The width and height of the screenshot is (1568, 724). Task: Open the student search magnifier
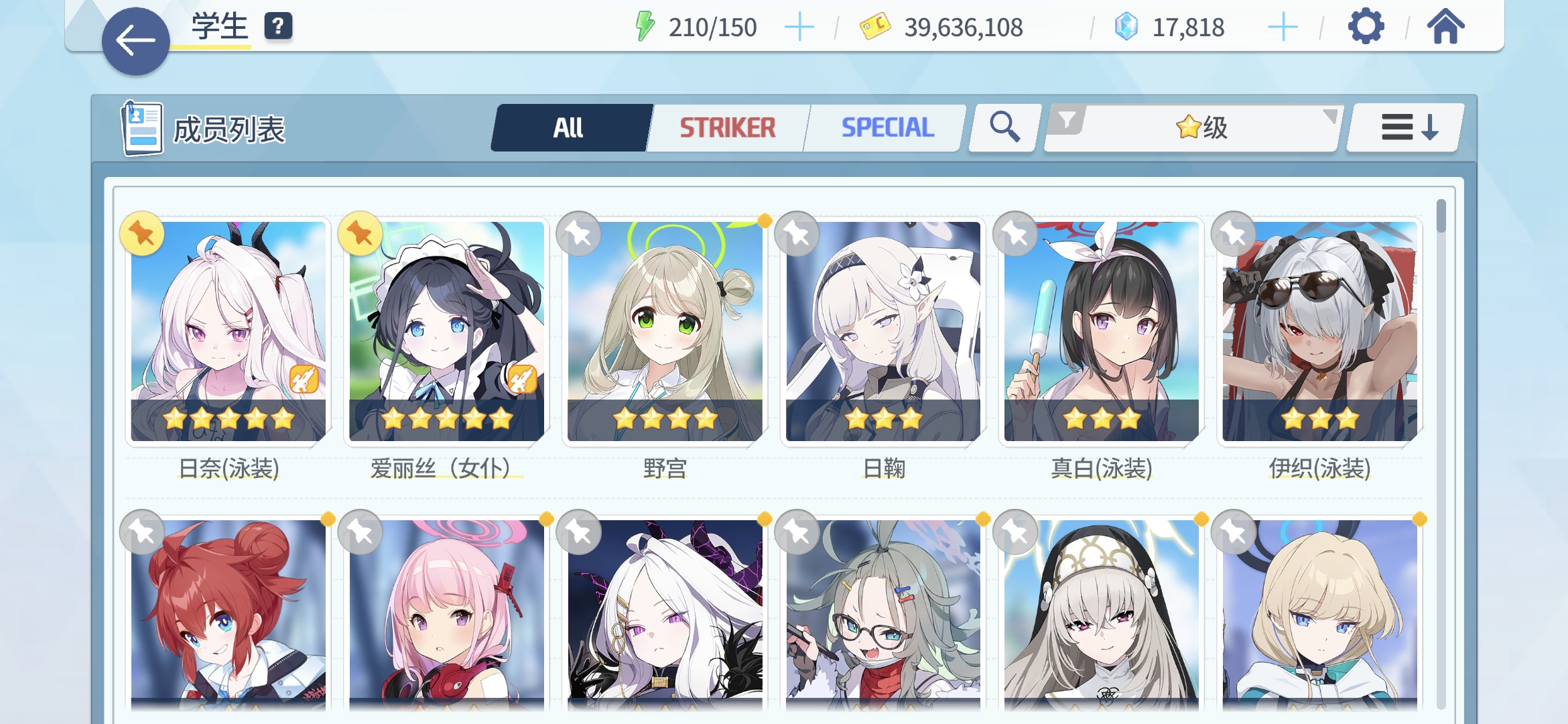pos(1002,127)
